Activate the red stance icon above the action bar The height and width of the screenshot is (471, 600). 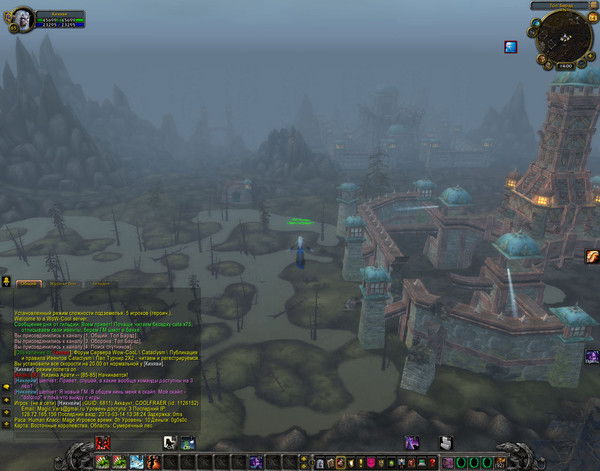point(103,442)
